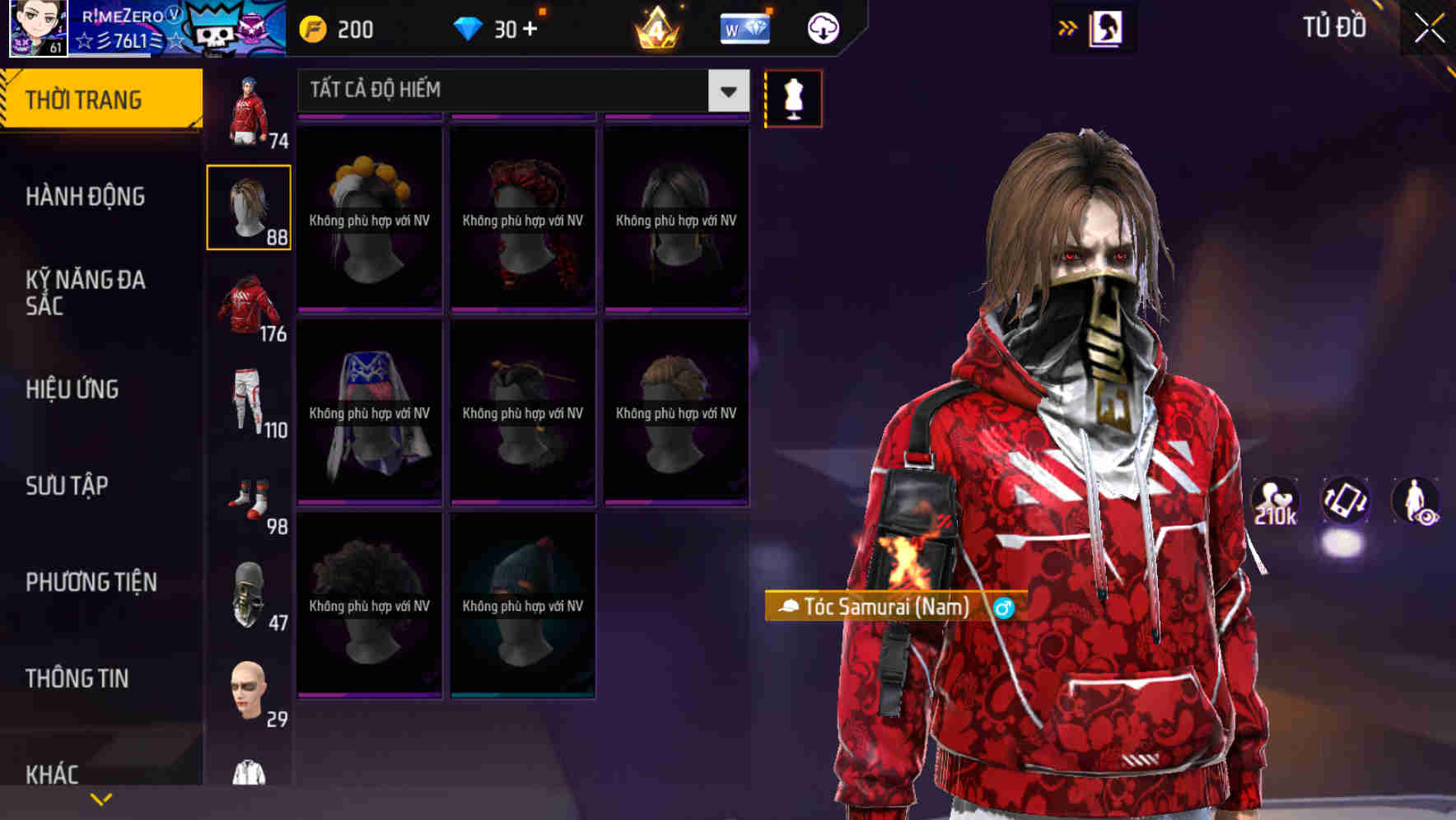
Task: Toggle the male gender symbol on Tóc Samurai label
Action: point(1001,609)
